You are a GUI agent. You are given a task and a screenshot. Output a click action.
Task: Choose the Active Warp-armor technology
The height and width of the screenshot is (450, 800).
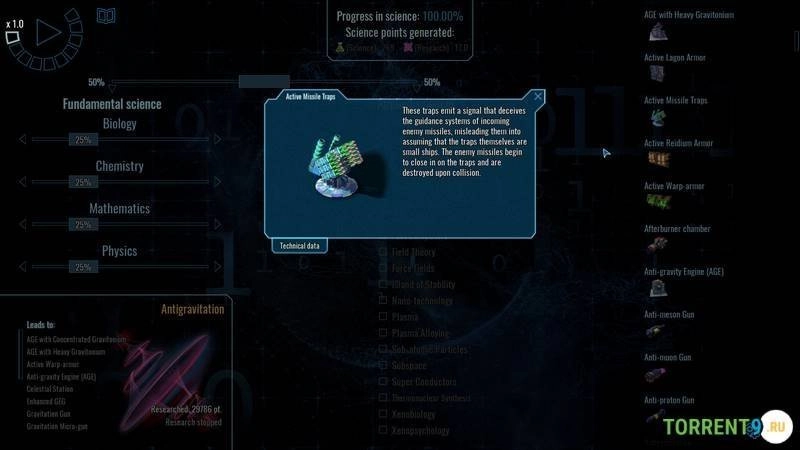pos(676,187)
